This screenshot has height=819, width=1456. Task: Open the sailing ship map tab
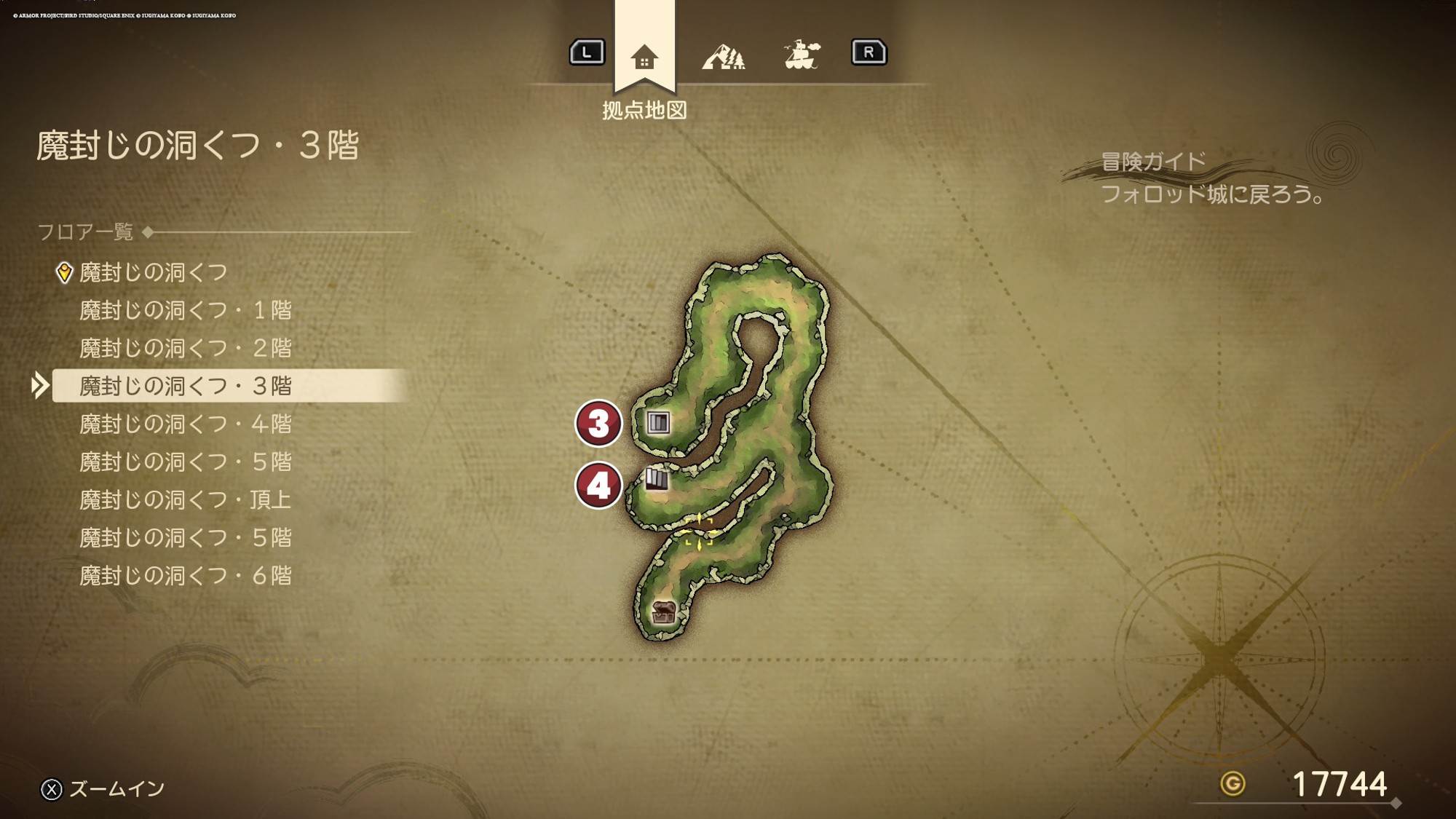(x=802, y=55)
